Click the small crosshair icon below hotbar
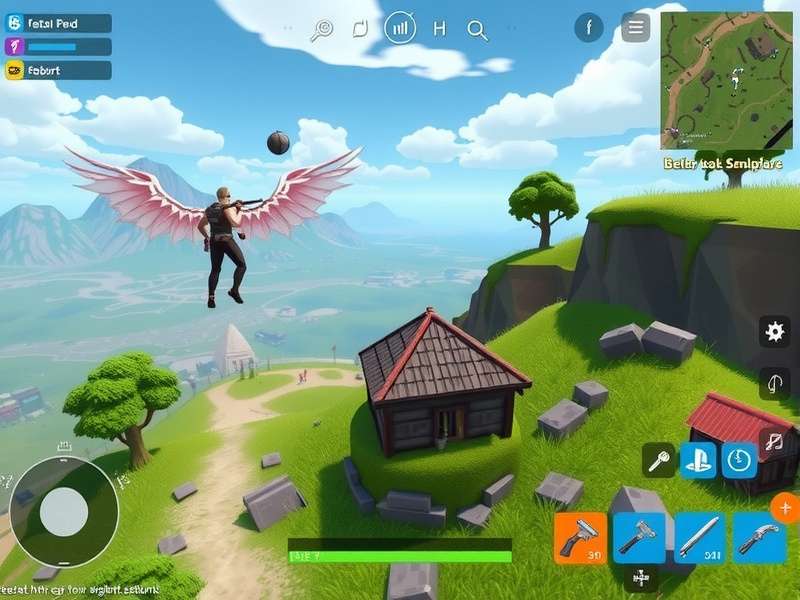The width and height of the screenshot is (800, 600). click(x=637, y=577)
